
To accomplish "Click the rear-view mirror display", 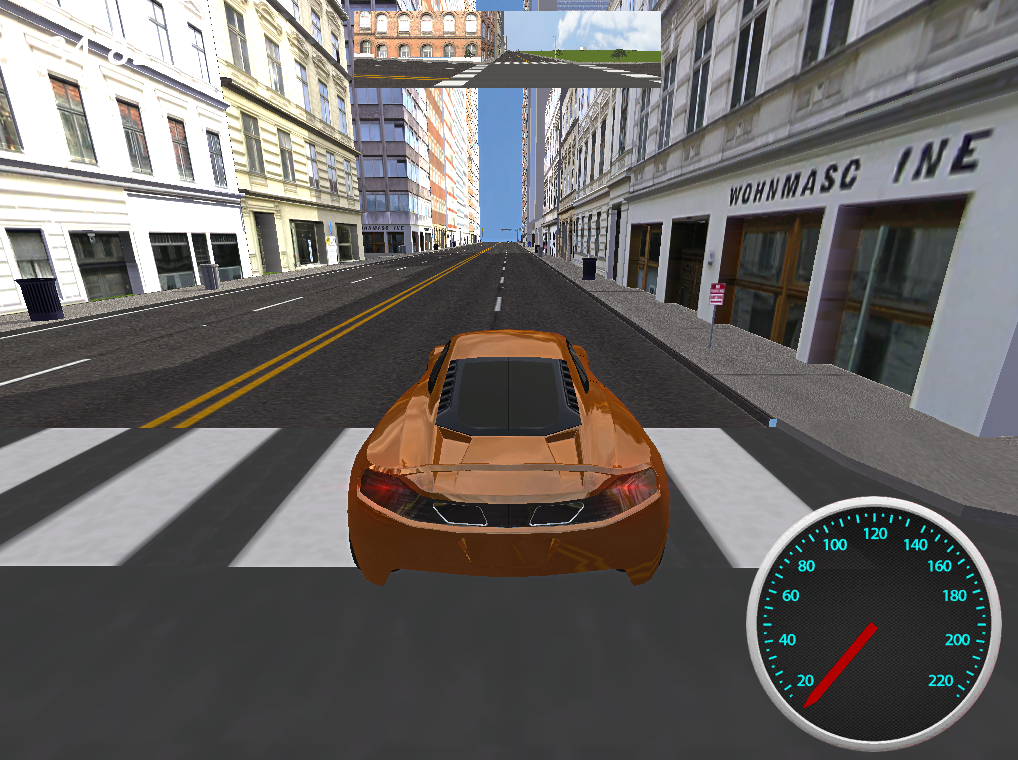I will pyautogui.click(x=506, y=49).
